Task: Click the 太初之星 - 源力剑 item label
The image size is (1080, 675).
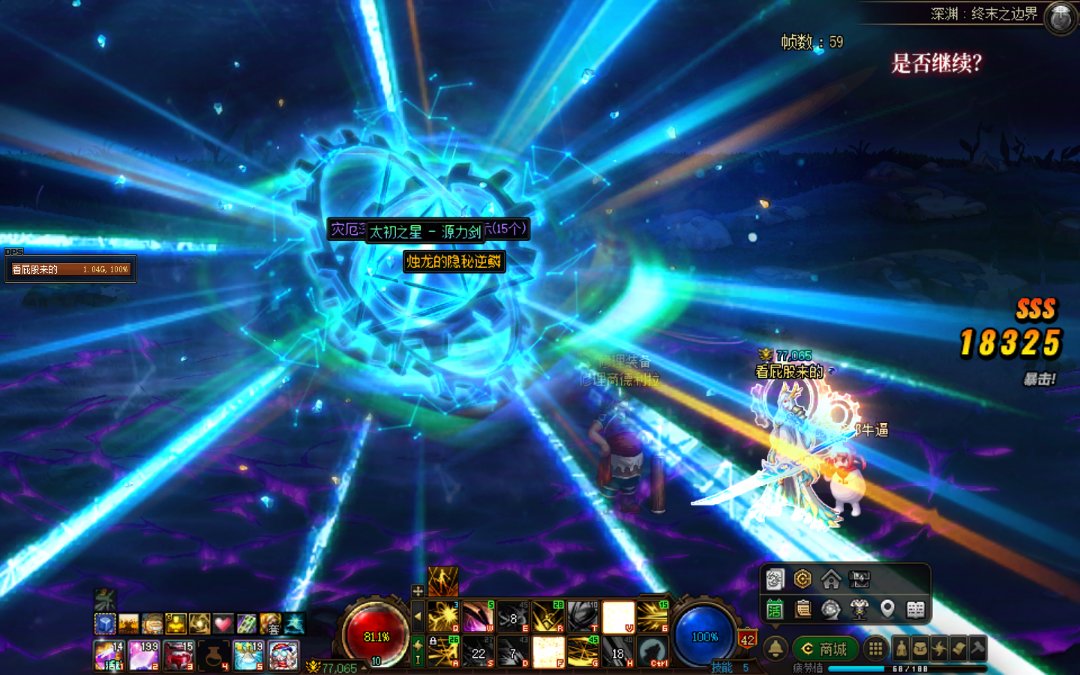Action: (424, 231)
